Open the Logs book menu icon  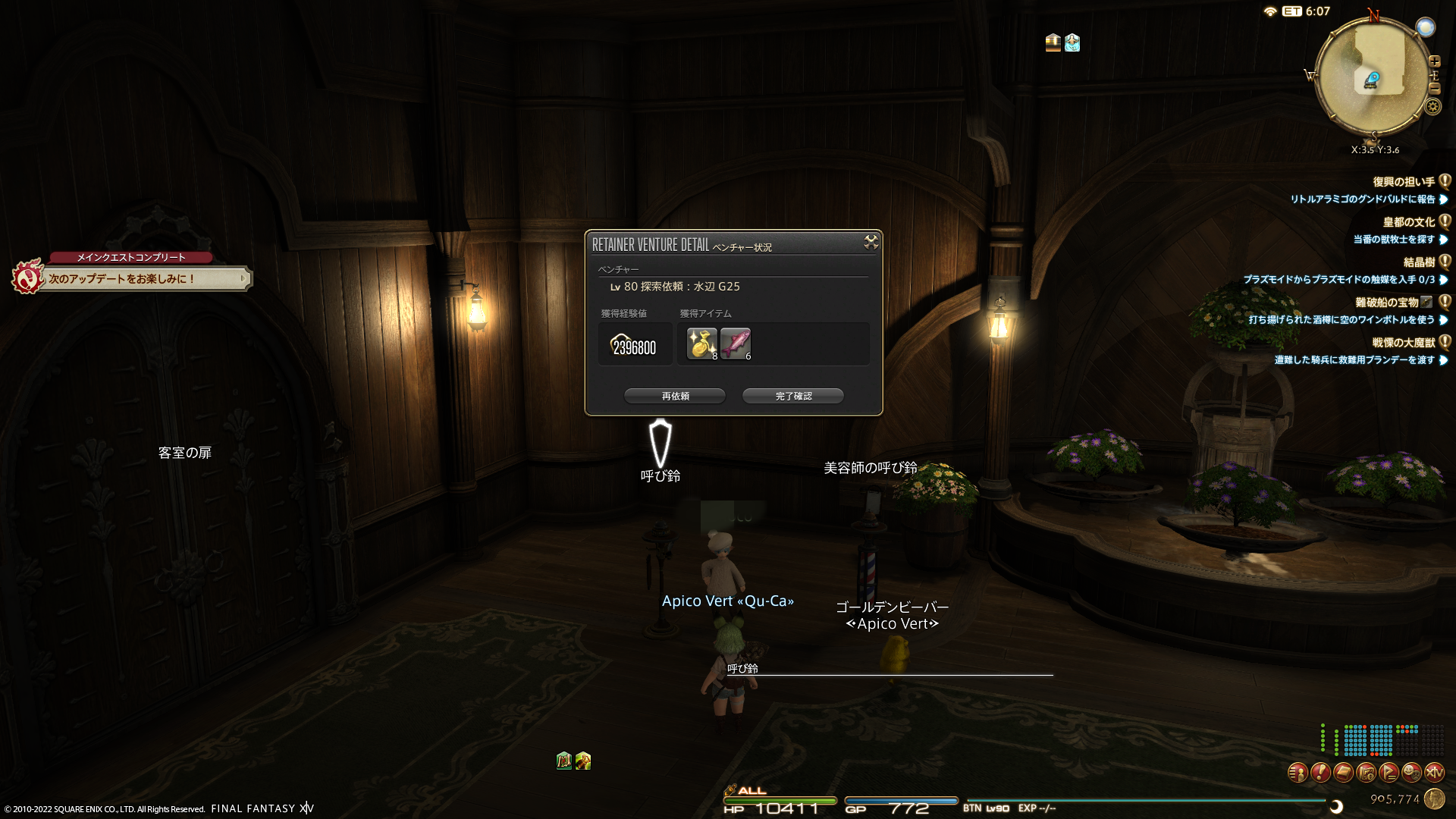coord(1343,773)
